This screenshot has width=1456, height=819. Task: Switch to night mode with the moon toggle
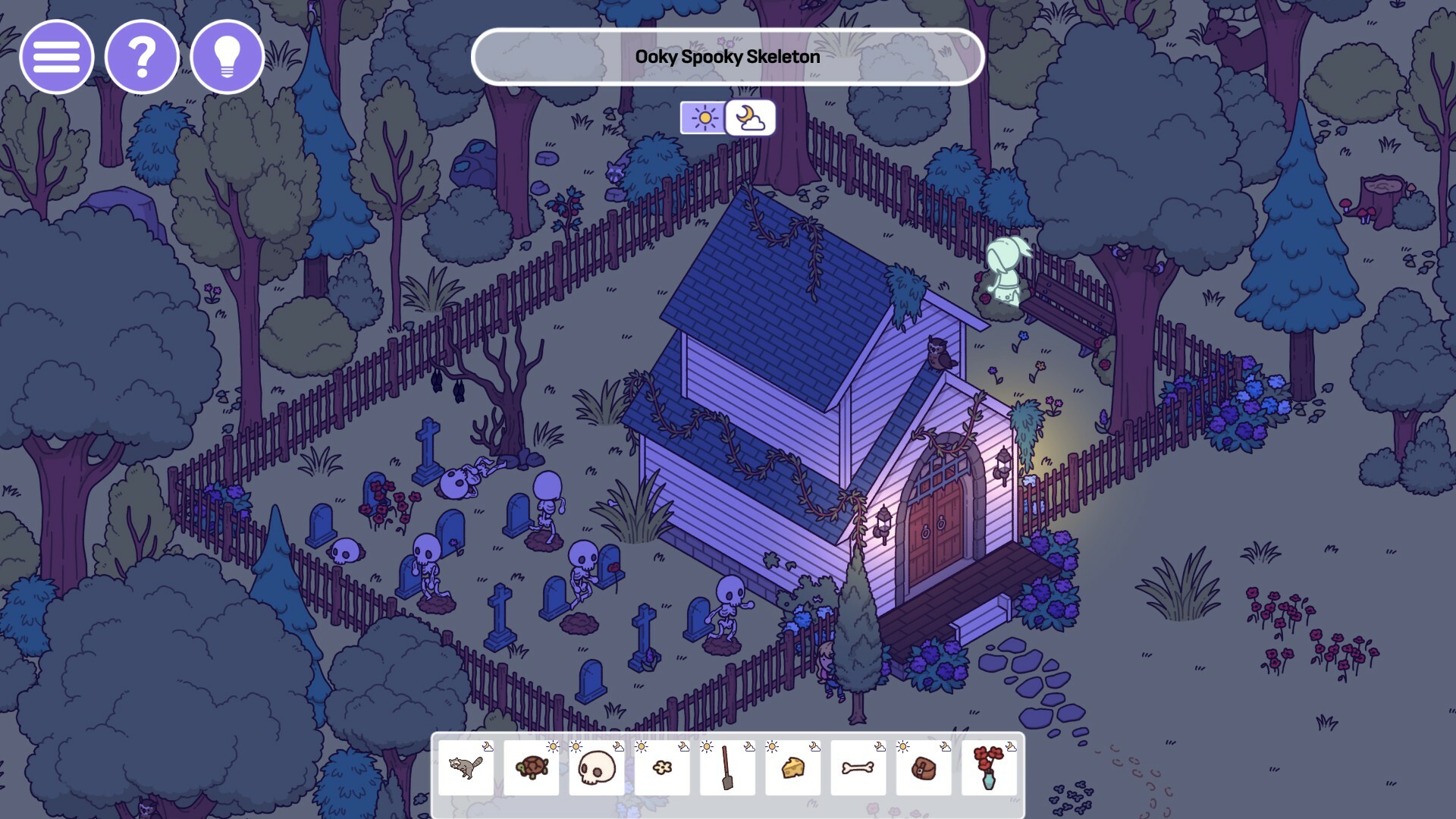coord(750,118)
